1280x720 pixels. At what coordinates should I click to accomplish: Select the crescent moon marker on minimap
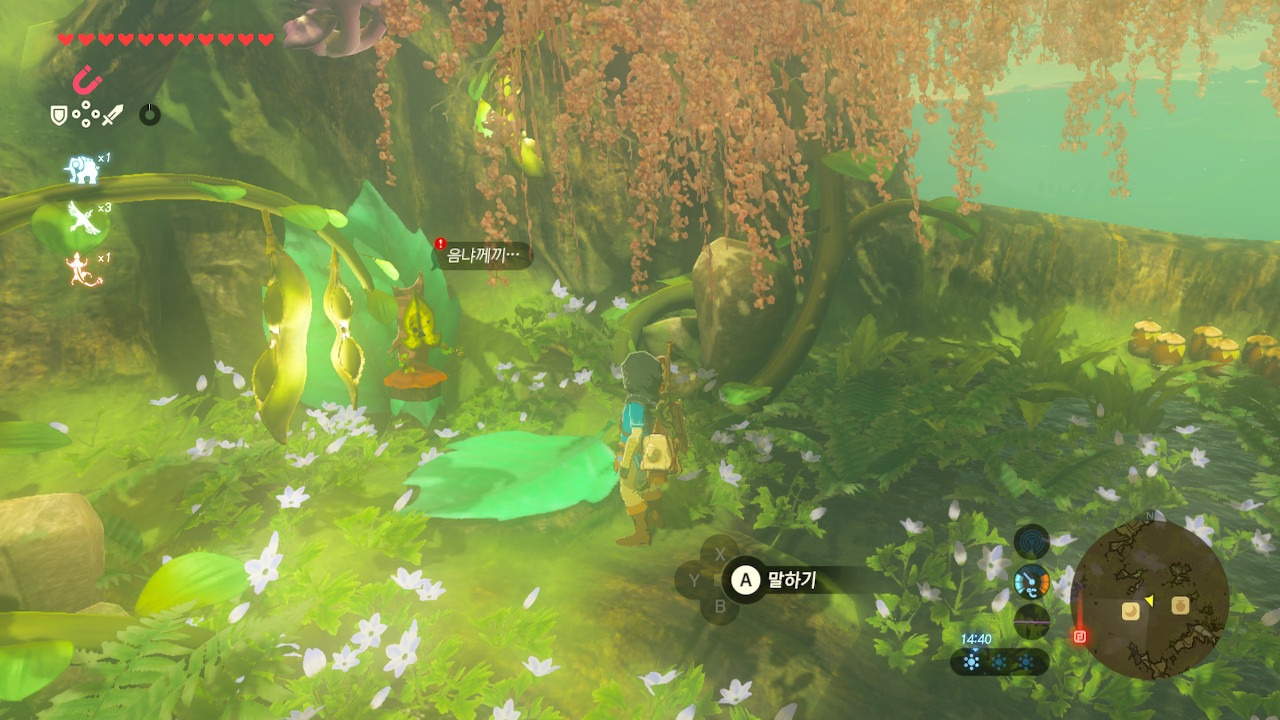1131,610
